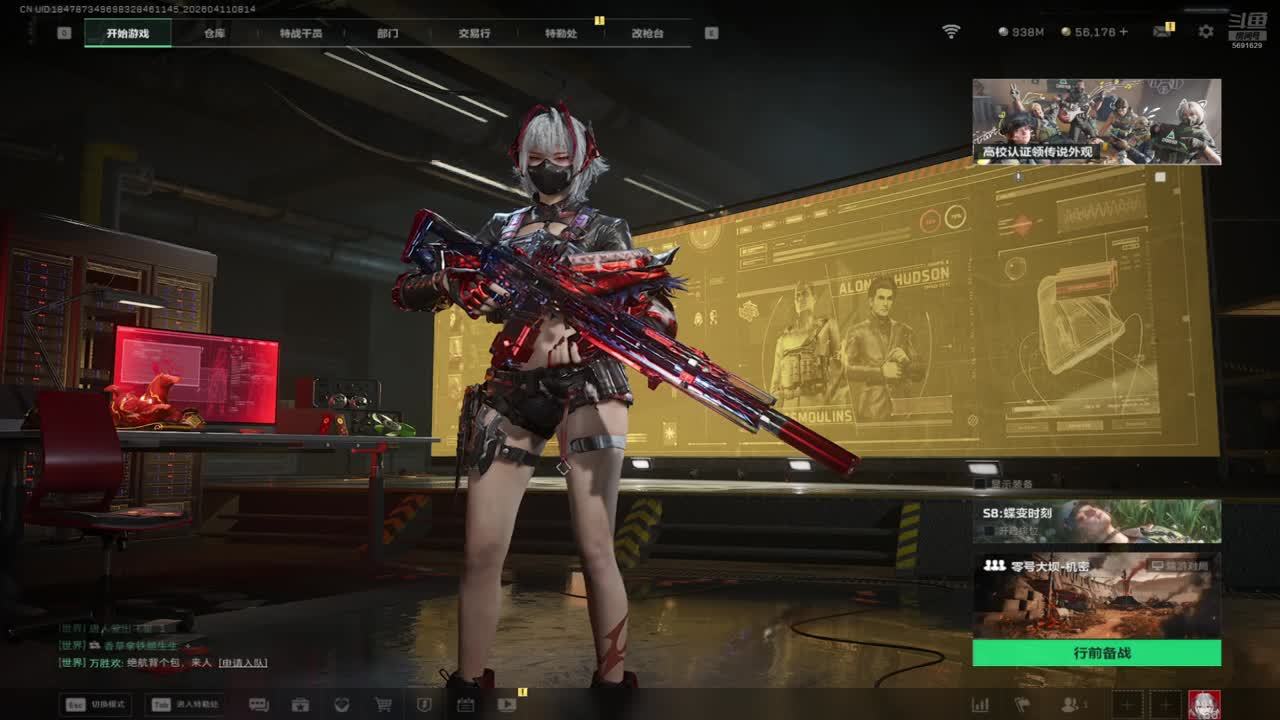Open the shopping cart store icon
This screenshot has height=720, width=1280.
tap(383, 704)
